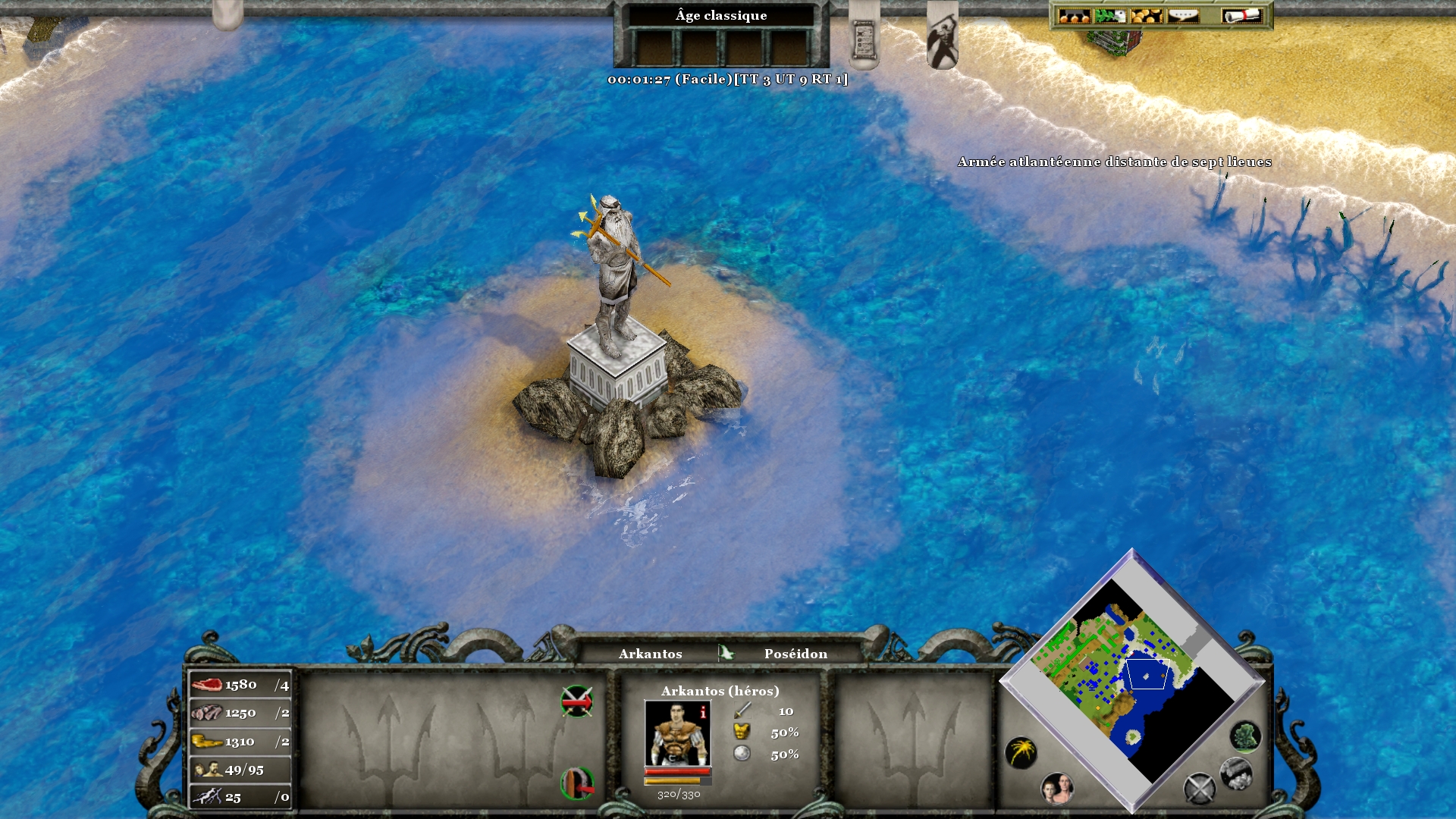This screenshot has height=819, width=1456.
Task: Click the crossed swords red arrow command
Action: tap(576, 701)
